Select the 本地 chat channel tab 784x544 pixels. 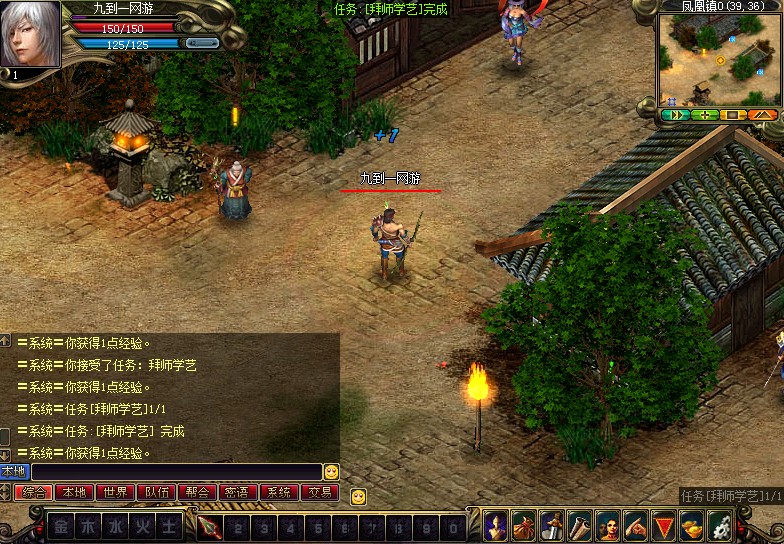click(74, 492)
